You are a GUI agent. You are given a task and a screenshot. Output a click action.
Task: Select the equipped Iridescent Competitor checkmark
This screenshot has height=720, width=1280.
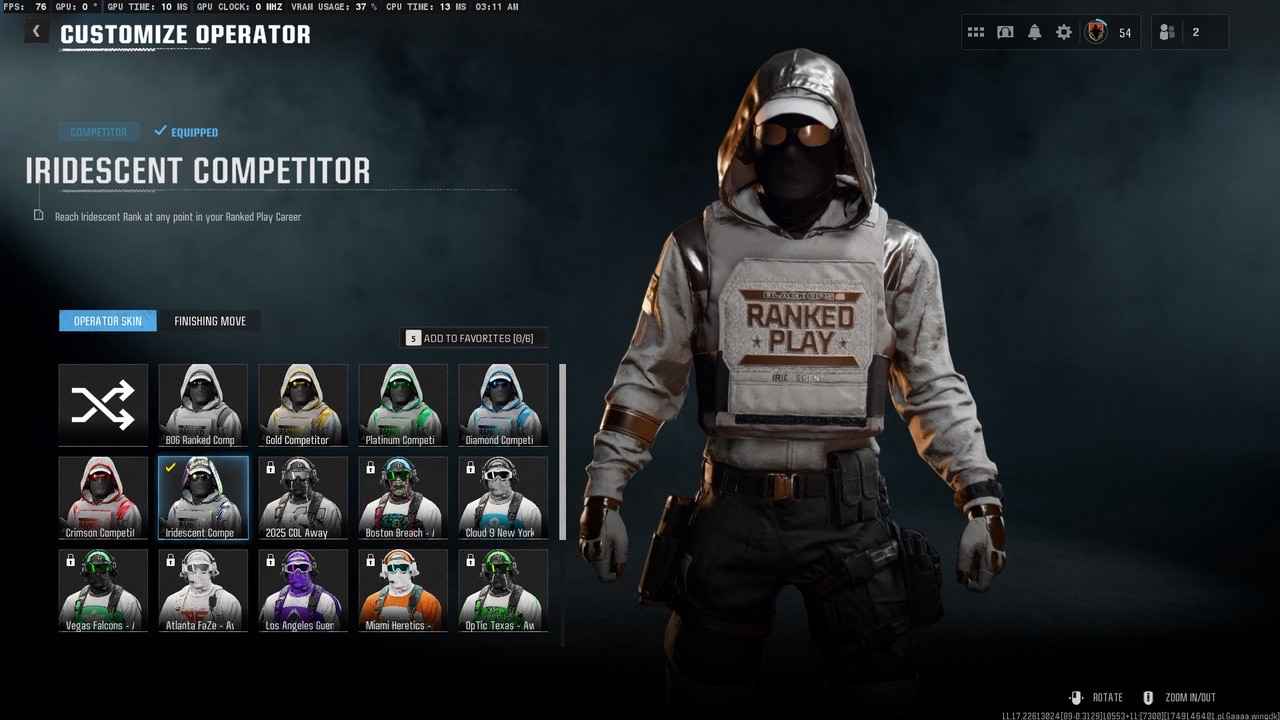[170, 465]
